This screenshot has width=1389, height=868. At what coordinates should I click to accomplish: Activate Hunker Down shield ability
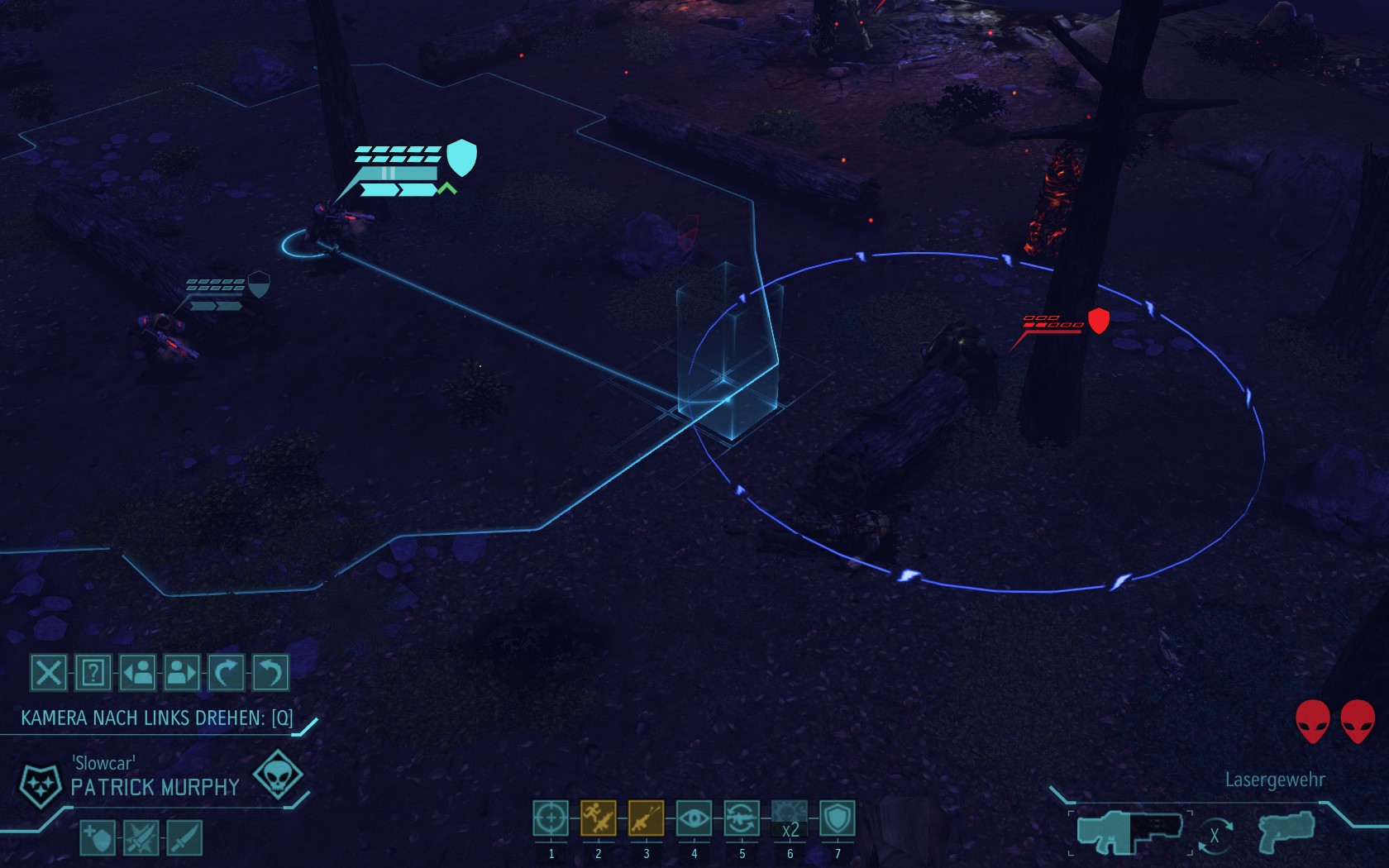(x=838, y=818)
